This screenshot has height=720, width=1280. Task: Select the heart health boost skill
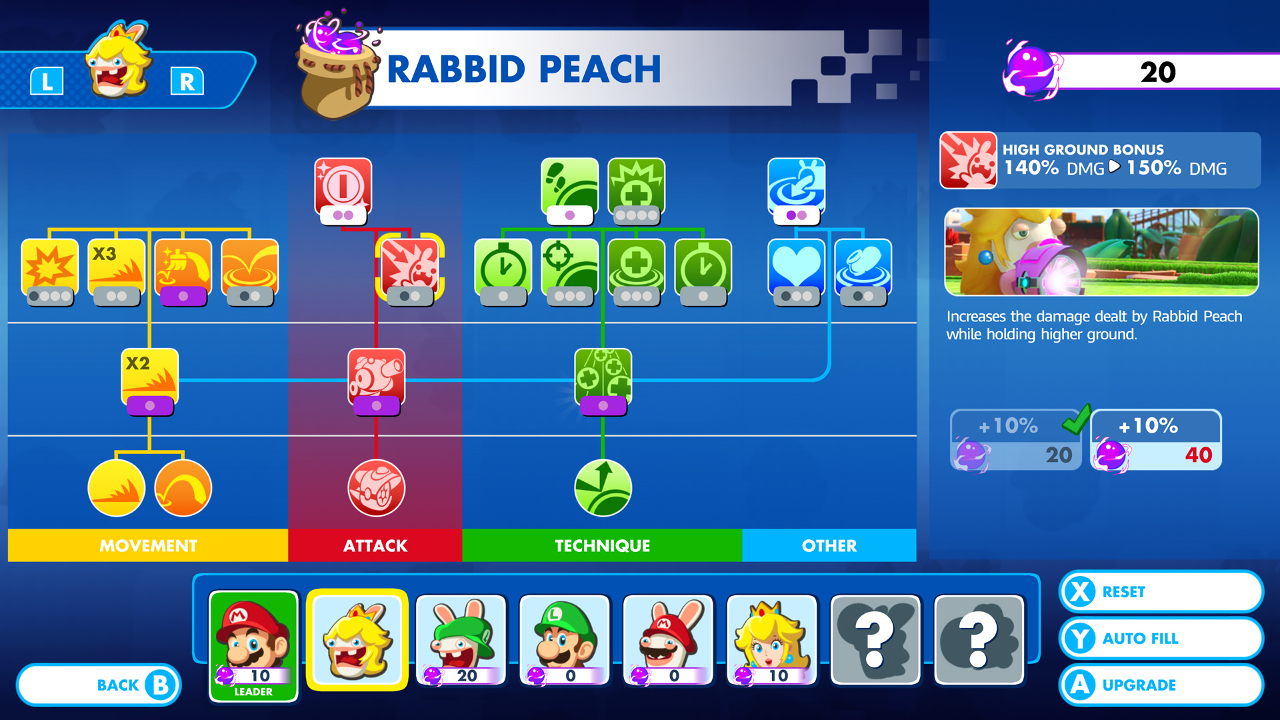tap(795, 268)
